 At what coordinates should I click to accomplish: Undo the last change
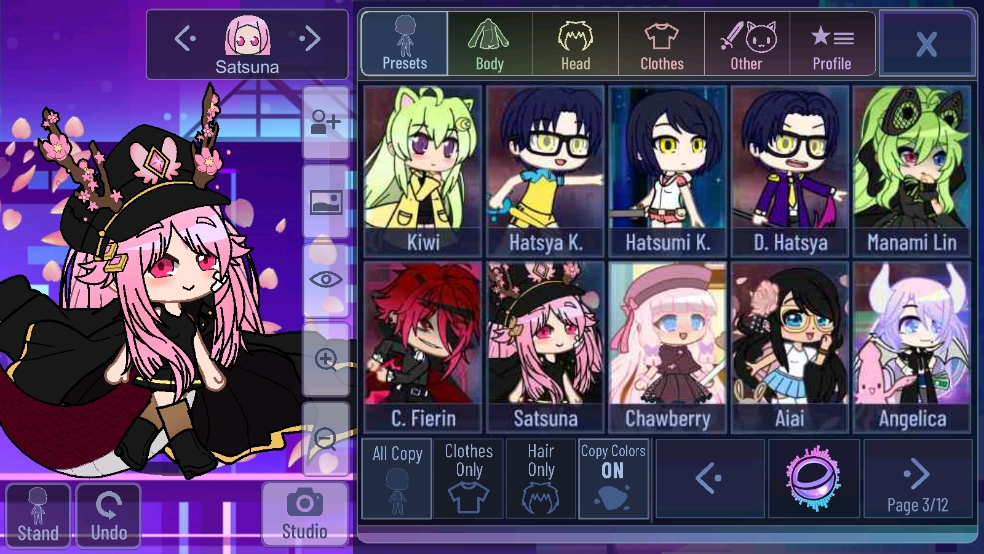(x=109, y=516)
